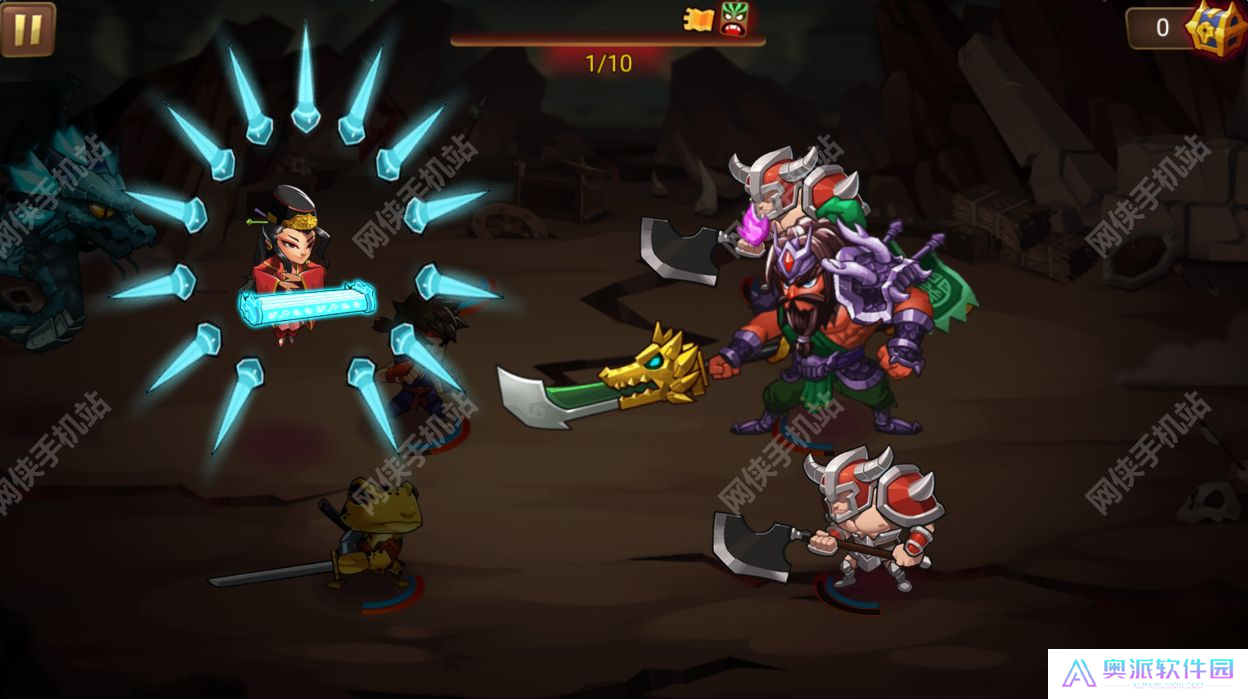Pause the battle
Image resolution: width=1248 pixels, height=699 pixels.
point(27,29)
